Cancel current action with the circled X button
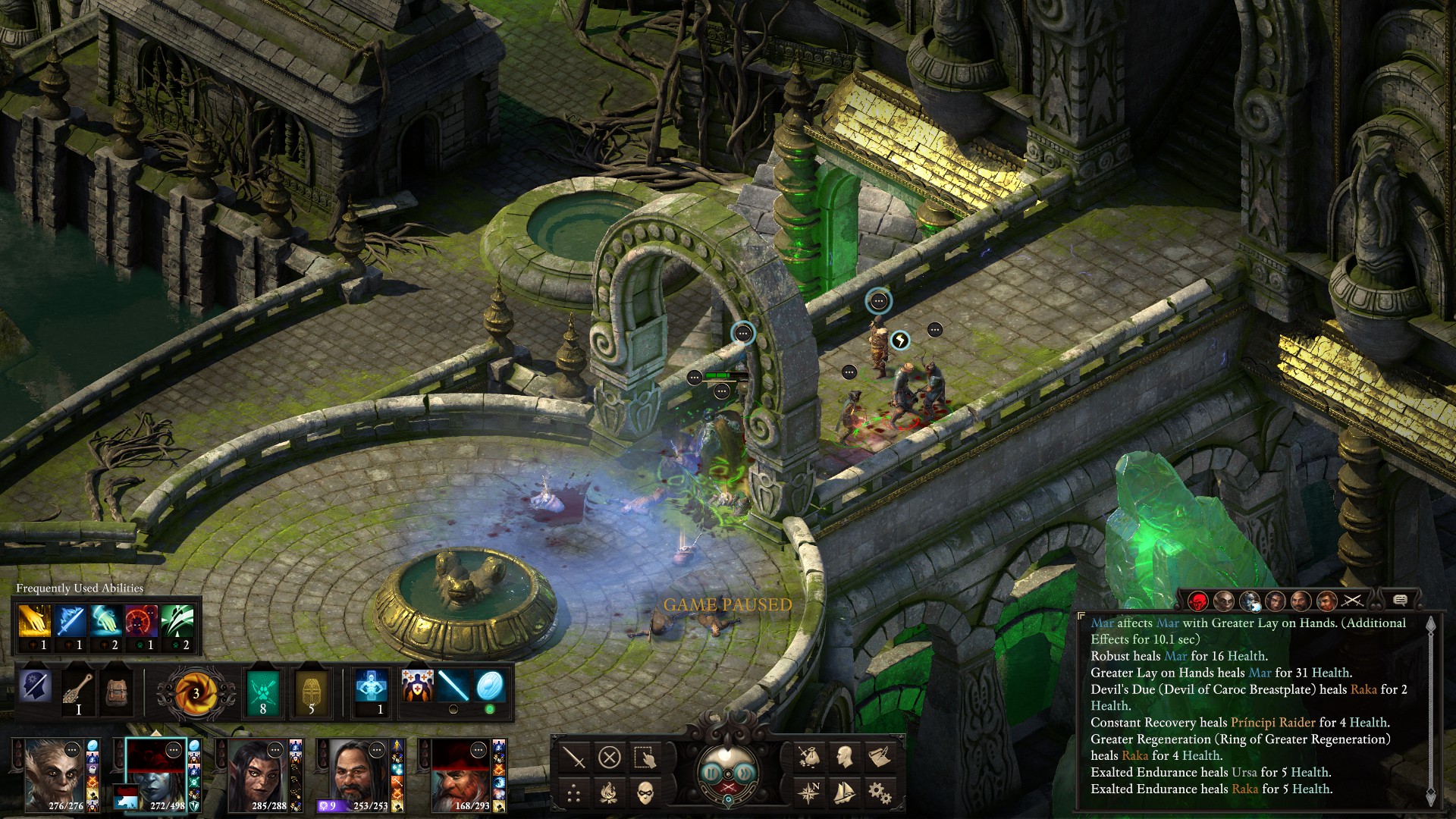Viewport: 1456px width, 819px height. coord(610,757)
